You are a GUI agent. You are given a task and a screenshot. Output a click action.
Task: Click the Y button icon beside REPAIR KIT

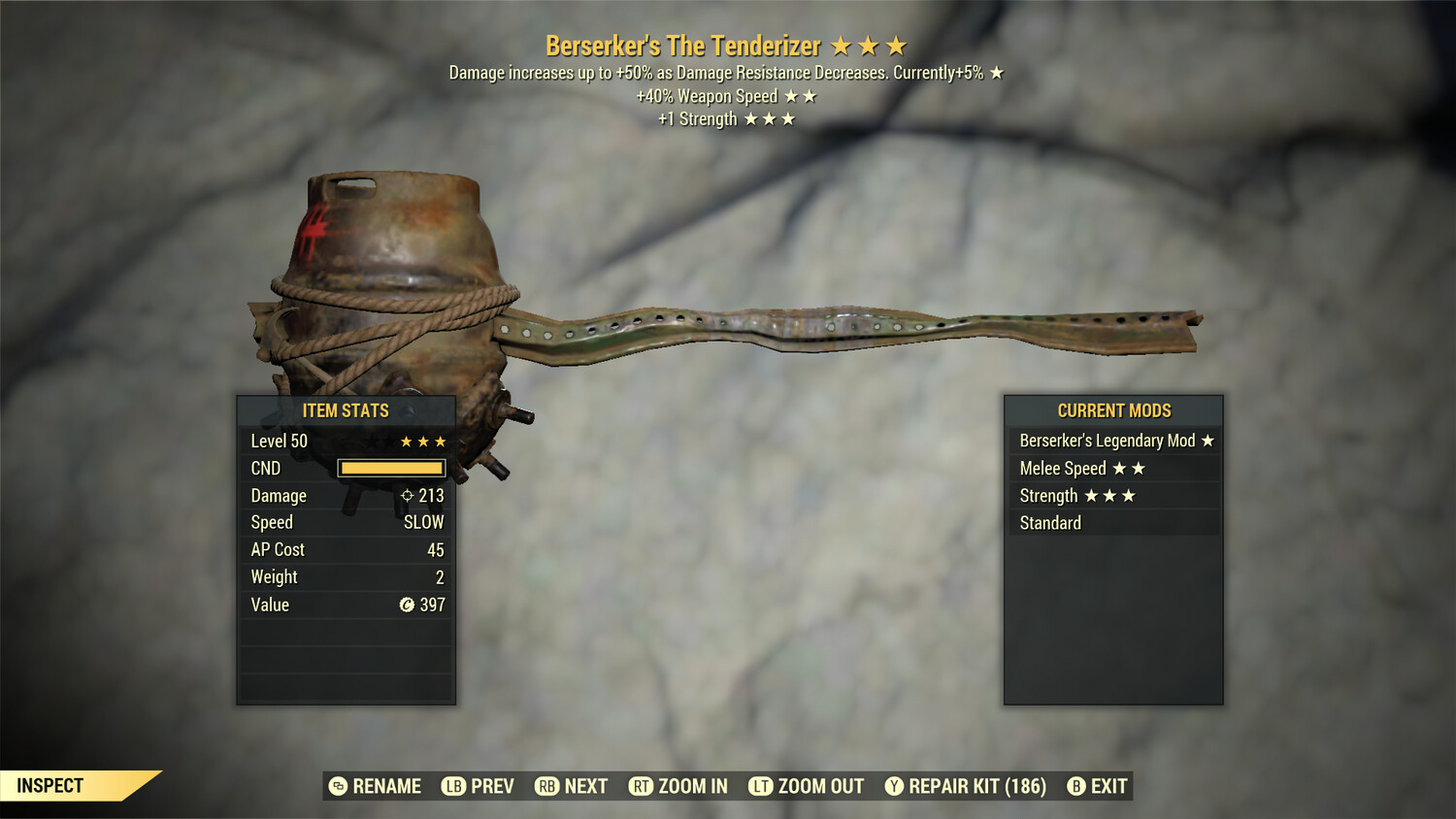click(894, 786)
